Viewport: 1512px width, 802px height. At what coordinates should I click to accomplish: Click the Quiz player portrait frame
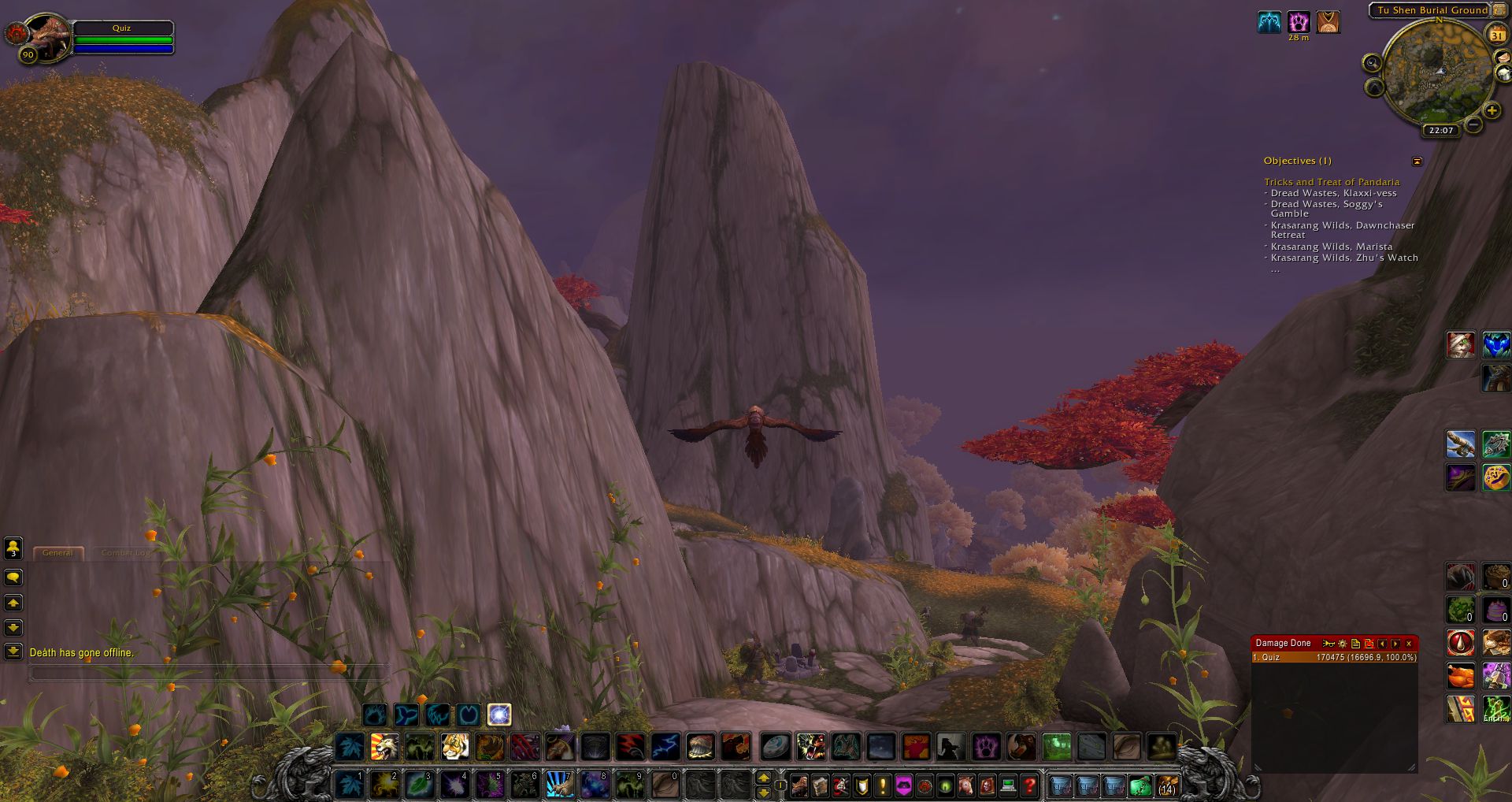(49, 37)
